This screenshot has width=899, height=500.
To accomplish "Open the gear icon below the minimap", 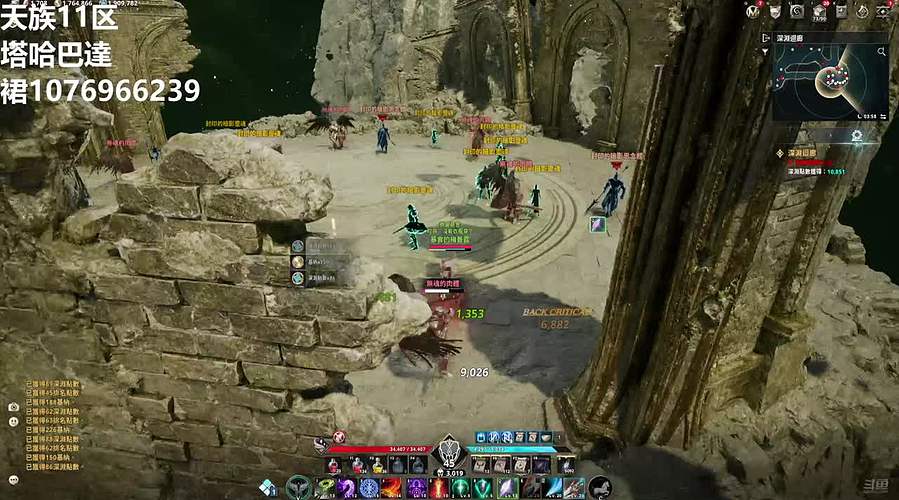I will tap(857, 135).
